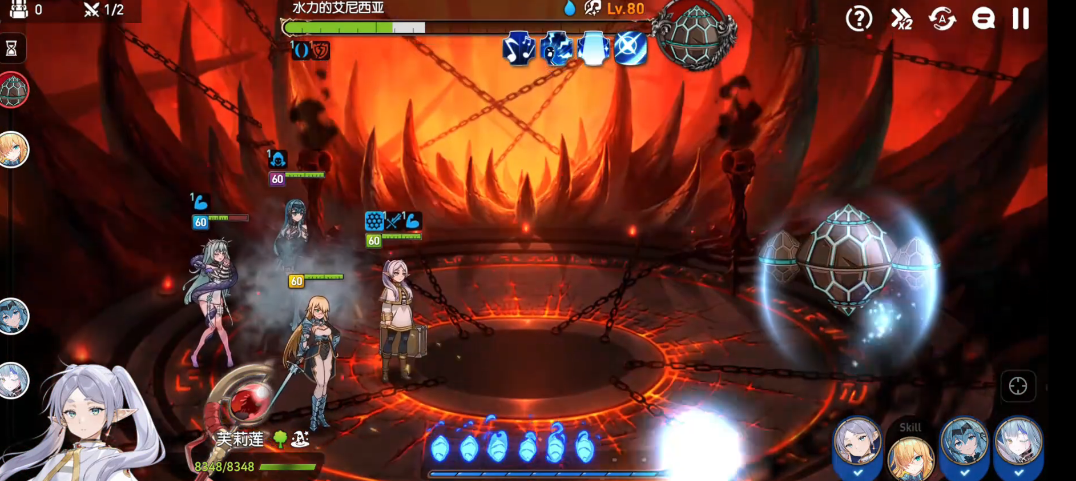Select the crosshair target button
Screen dimensions: 1076x481
point(1018,387)
